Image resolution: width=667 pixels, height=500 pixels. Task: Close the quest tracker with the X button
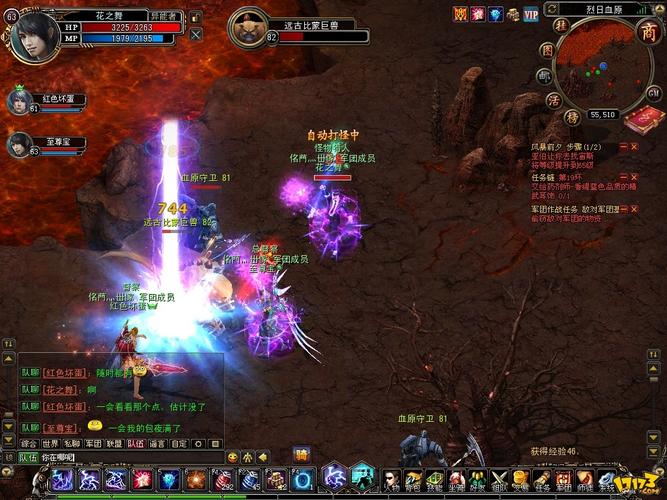[x=633, y=146]
